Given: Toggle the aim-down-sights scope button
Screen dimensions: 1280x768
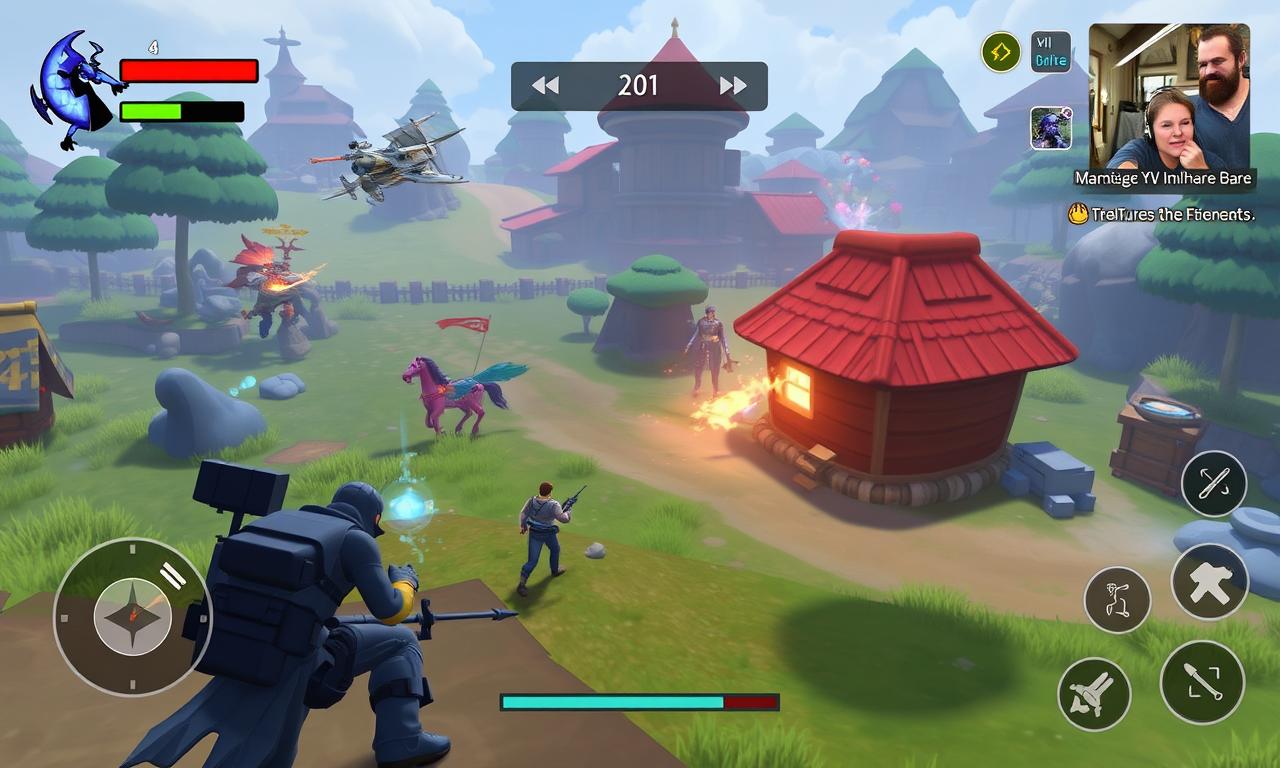Looking at the screenshot, I should pyautogui.click(x=1202, y=682).
